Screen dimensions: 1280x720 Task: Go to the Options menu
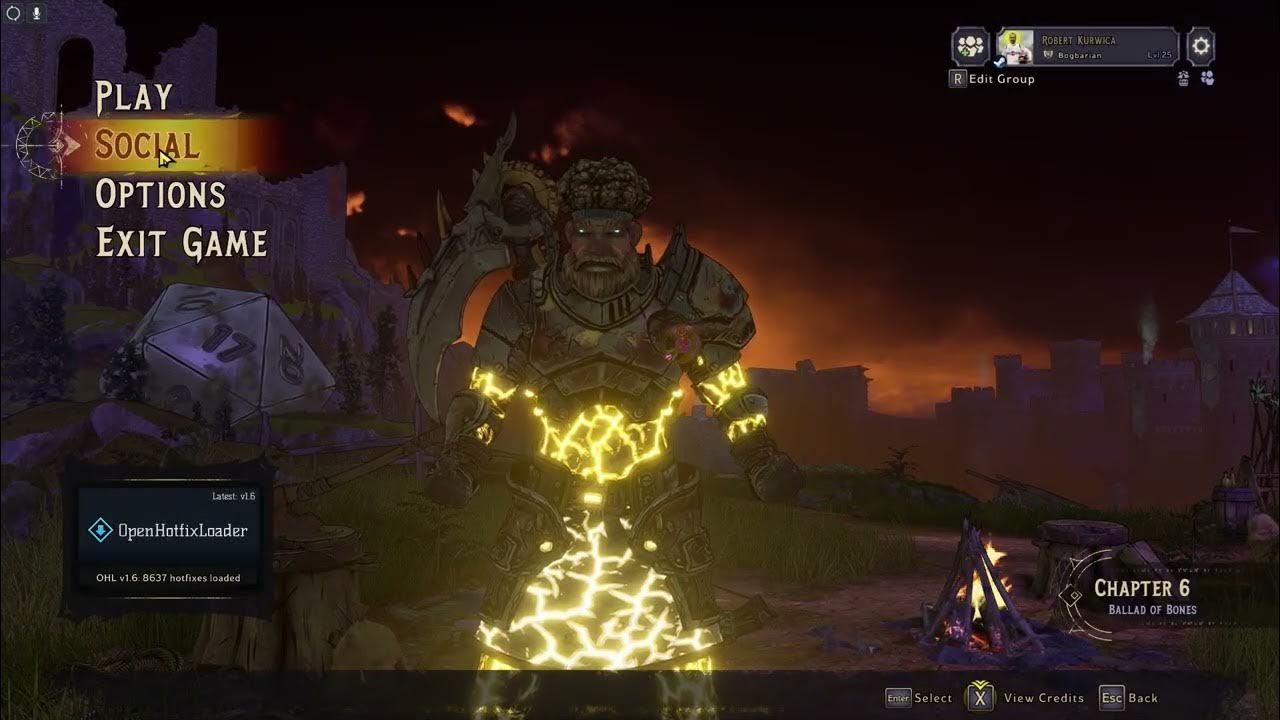(160, 194)
